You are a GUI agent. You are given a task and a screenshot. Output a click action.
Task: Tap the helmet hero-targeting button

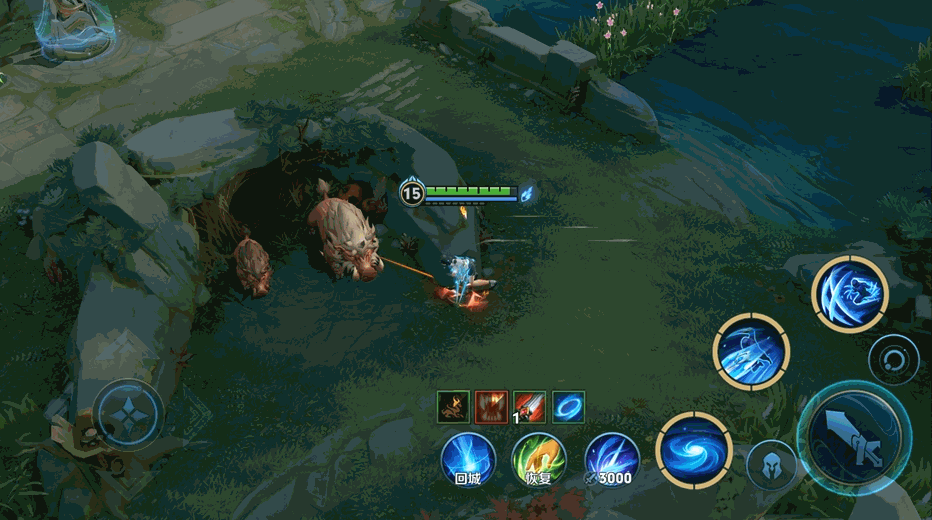(x=772, y=465)
